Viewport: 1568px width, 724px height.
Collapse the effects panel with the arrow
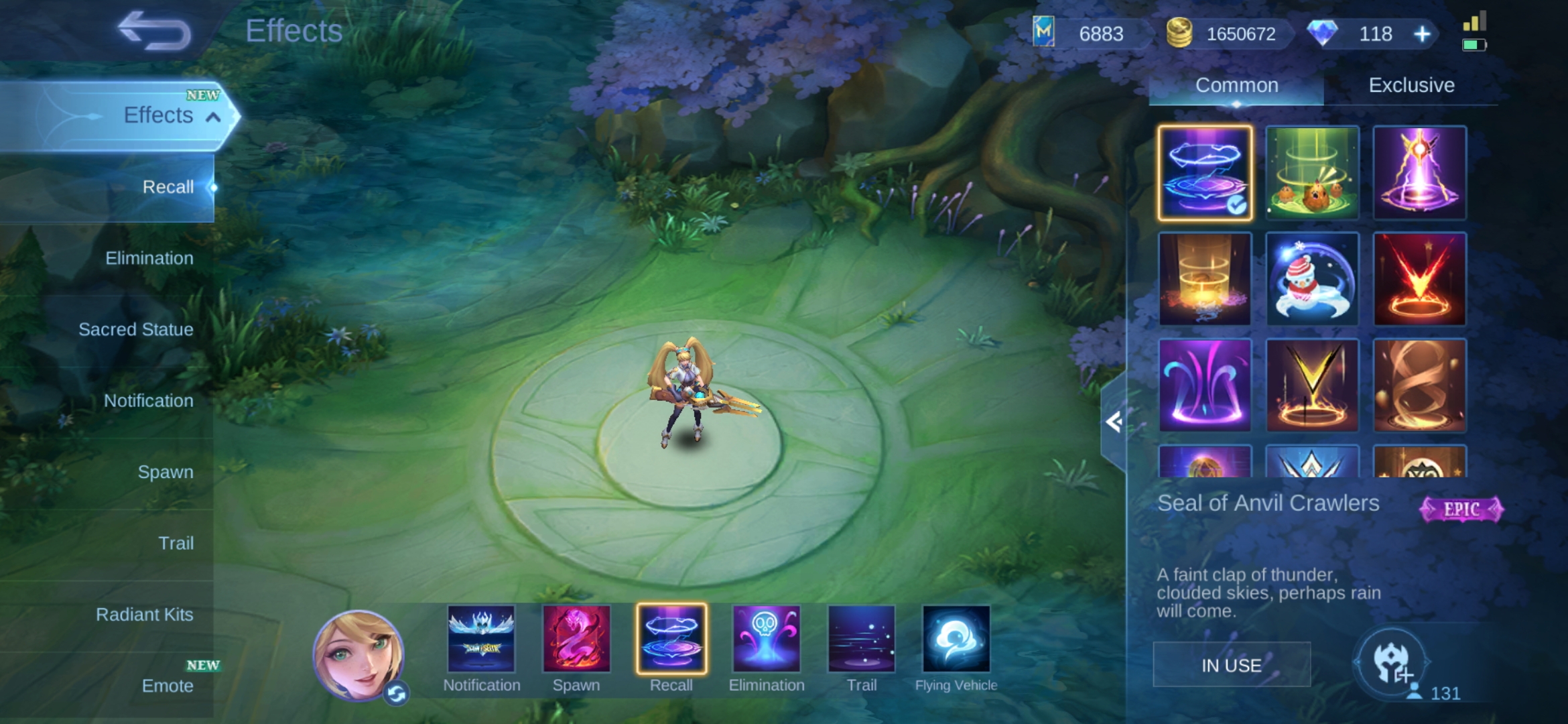click(1114, 422)
